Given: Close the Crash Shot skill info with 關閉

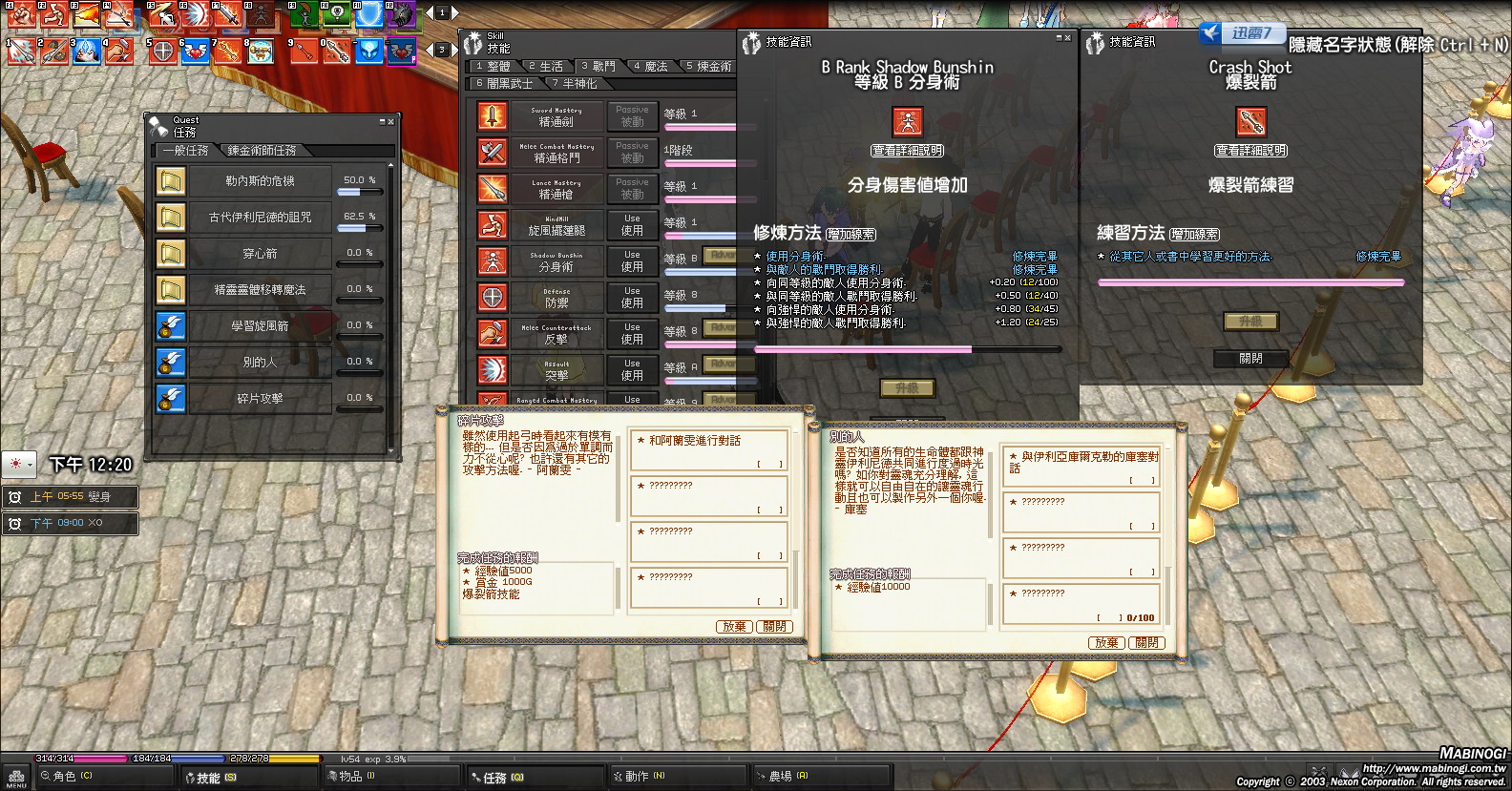Looking at the screenshot, I should pos(1250,359).
